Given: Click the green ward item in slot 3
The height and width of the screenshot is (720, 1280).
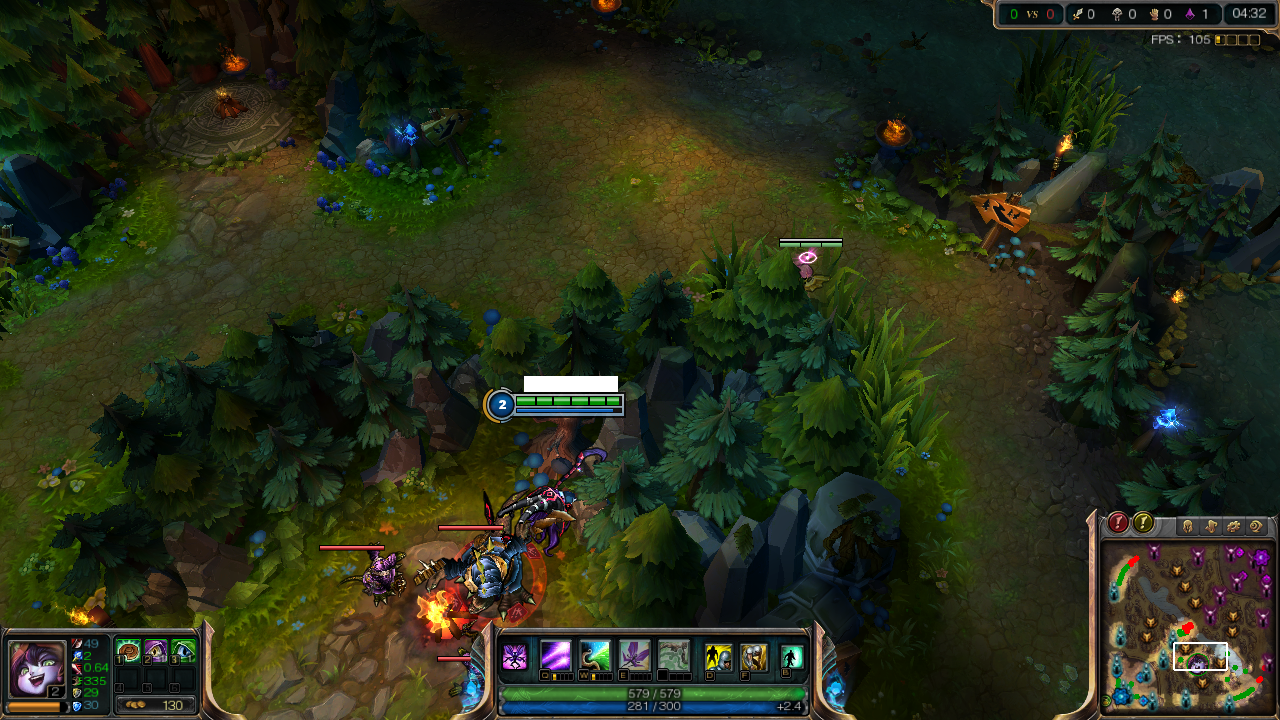Looking at the screenshot, I should pyautogui.click(x=183, y=652).
